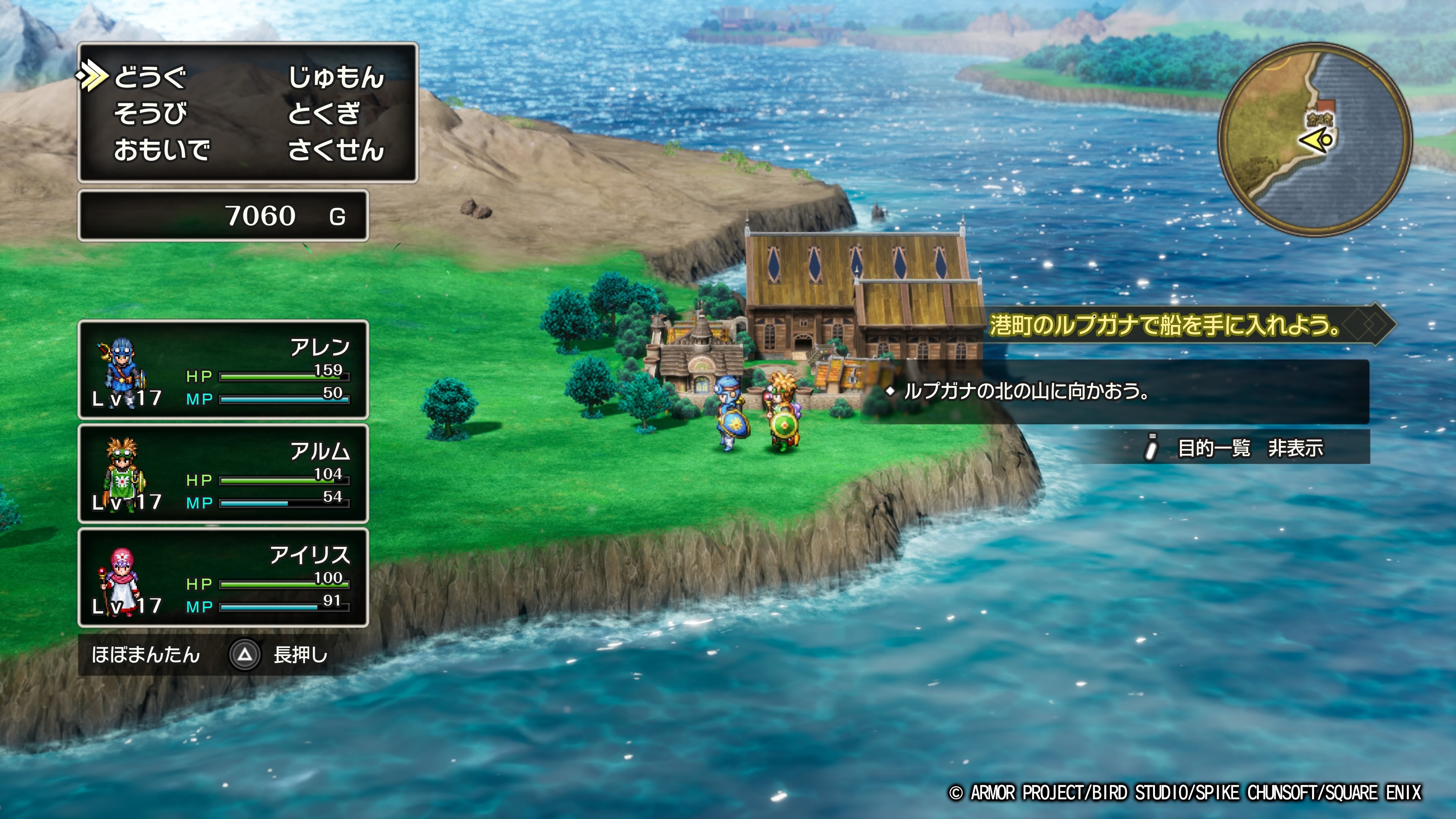Select party member アレン status panel
Image resolution: width=1456 pixels, height=819 pixels.
[223, 370]
